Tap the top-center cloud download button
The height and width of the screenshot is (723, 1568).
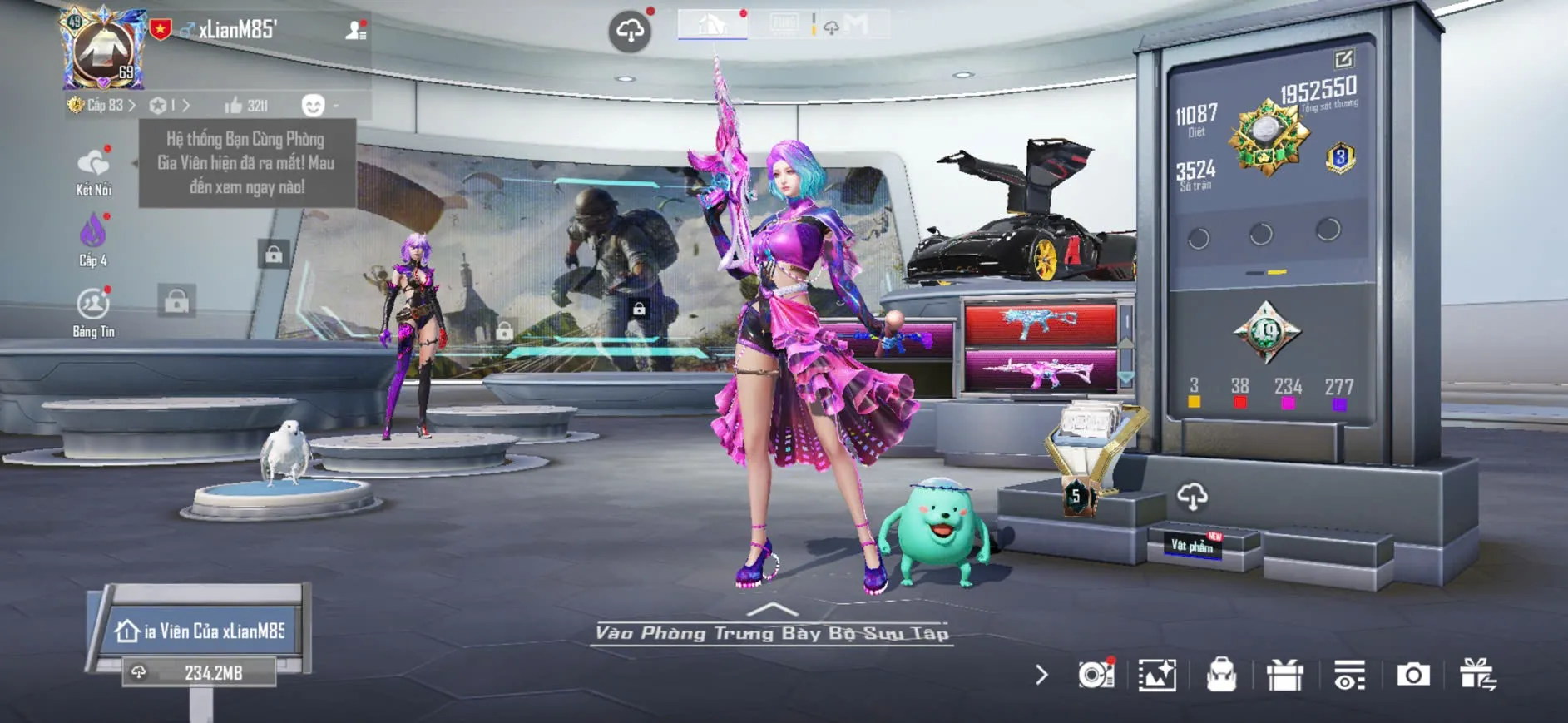tap(630, 32)
